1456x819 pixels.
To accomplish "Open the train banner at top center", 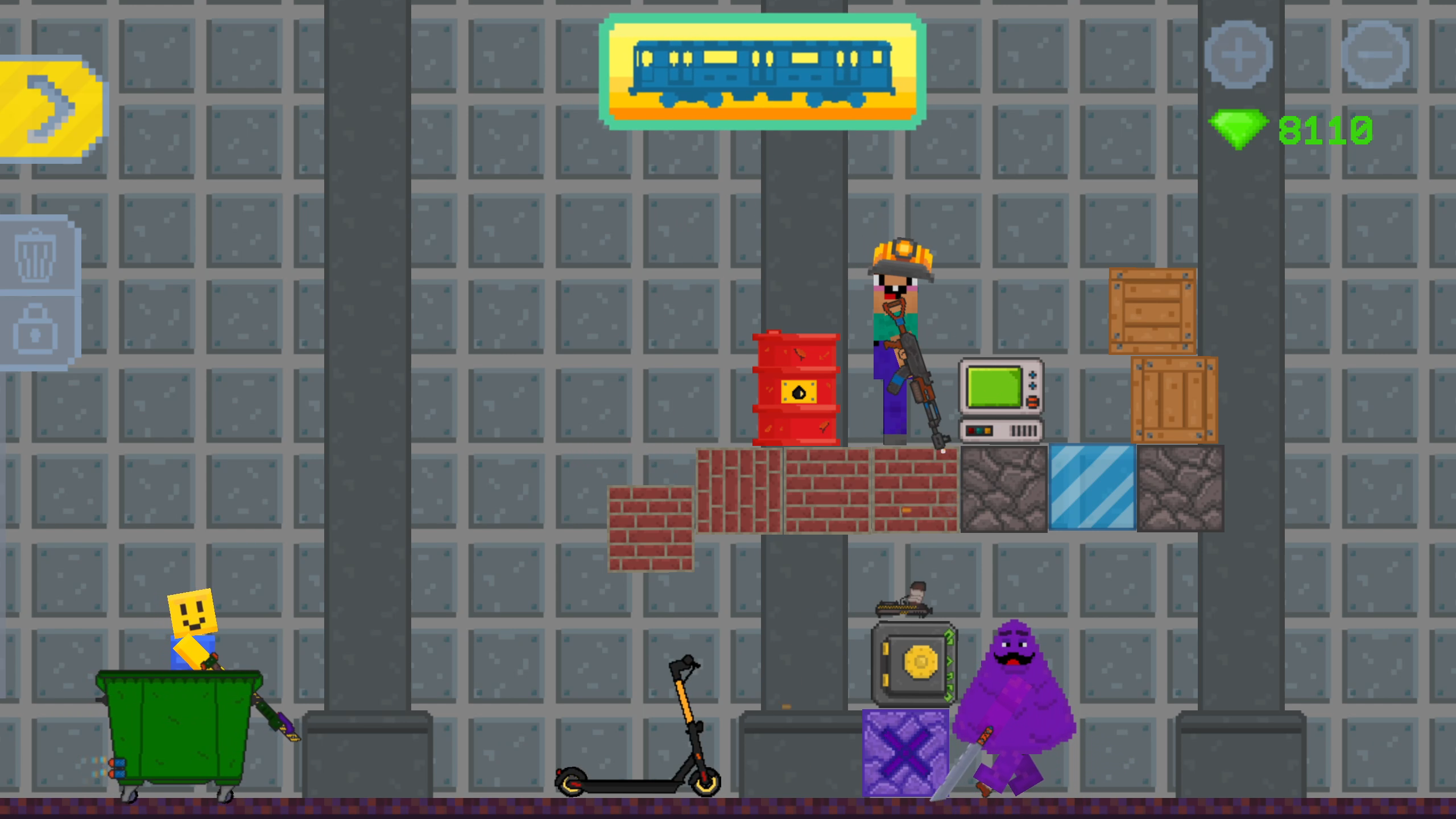I will 765,71.
